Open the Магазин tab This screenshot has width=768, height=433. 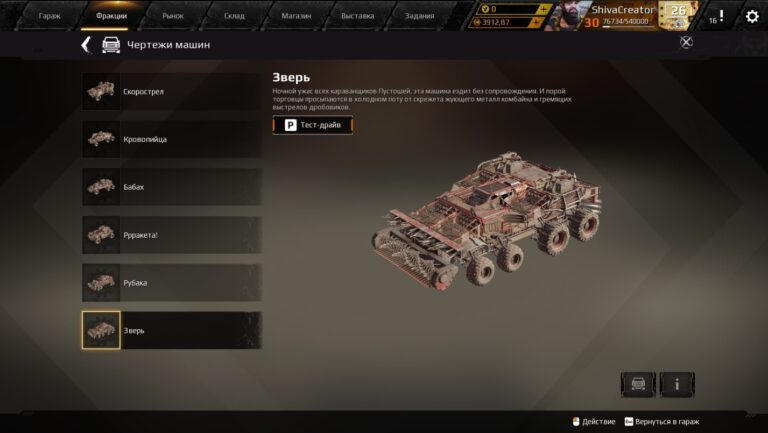point(295,17)
